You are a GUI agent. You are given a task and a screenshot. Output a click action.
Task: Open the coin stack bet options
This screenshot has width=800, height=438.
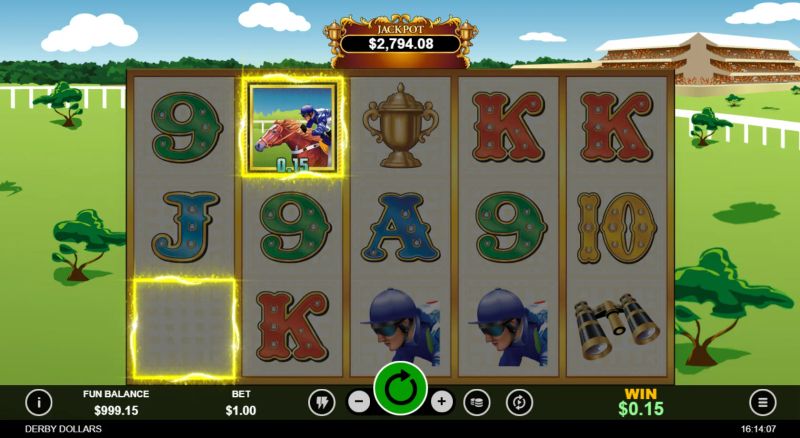(x=479, y=402)
